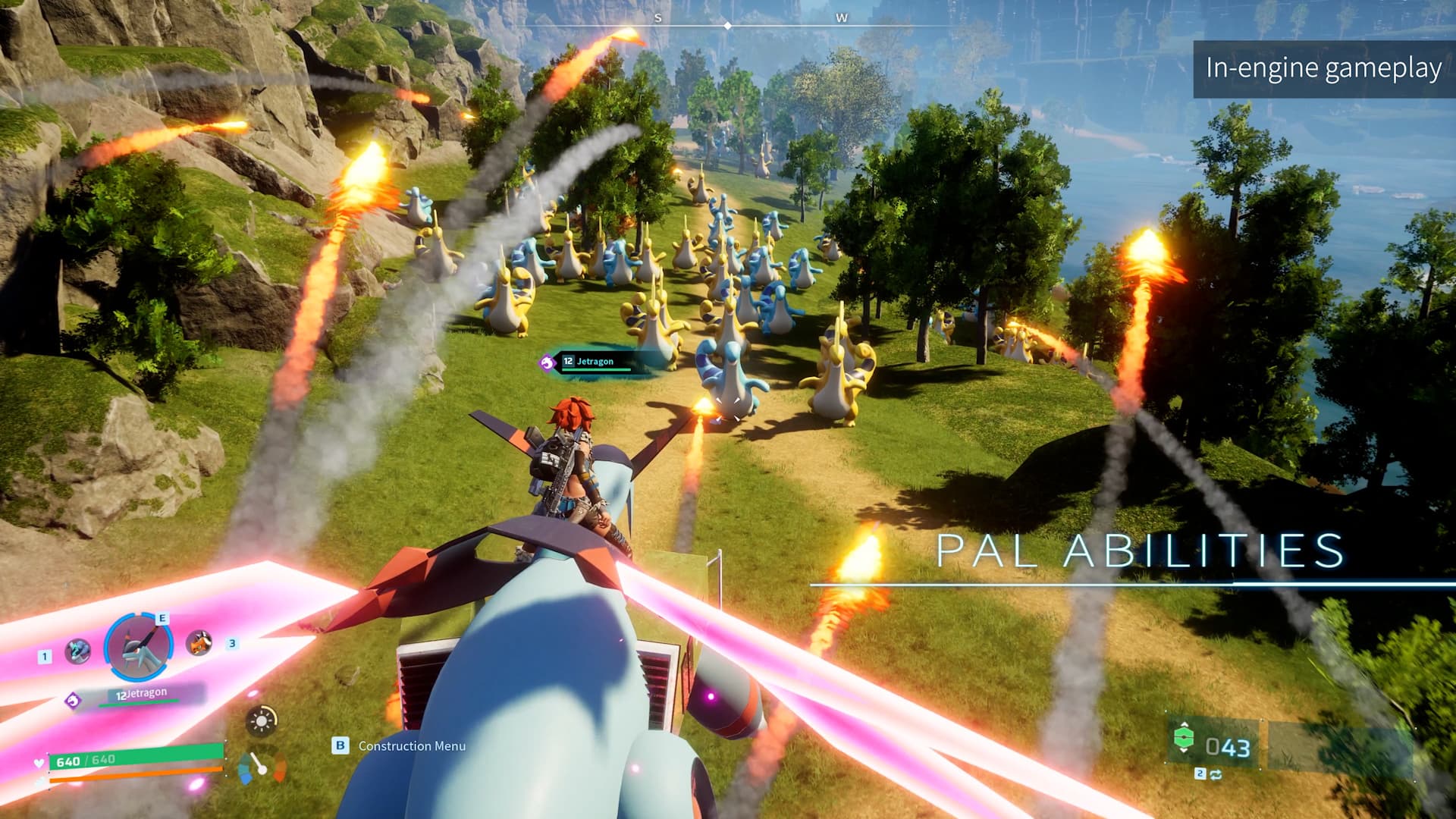
Task: Click the 'In-engine gameplay' label
Action: click(1323, 68)
